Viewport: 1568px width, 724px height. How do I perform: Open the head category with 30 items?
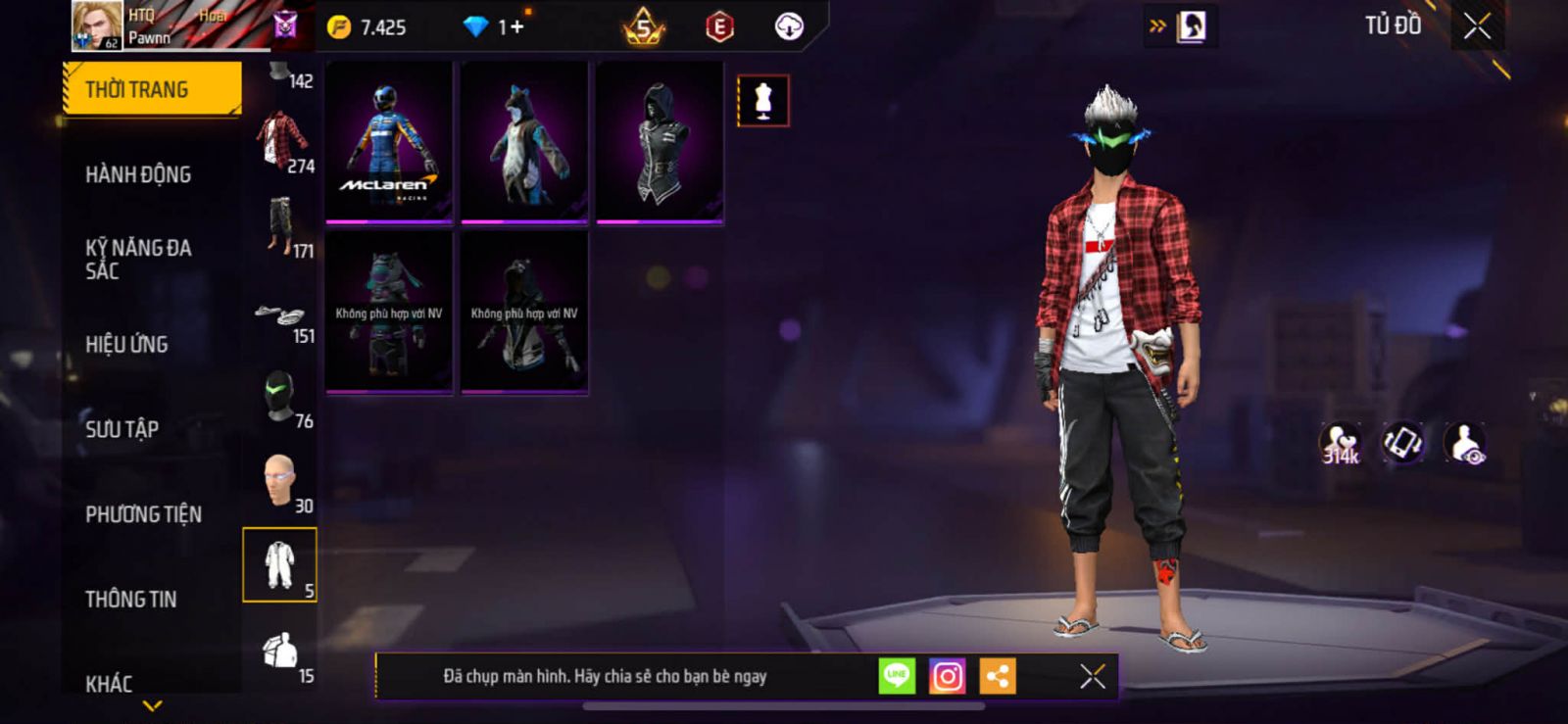pyautogui.click(x=281, y=482)
